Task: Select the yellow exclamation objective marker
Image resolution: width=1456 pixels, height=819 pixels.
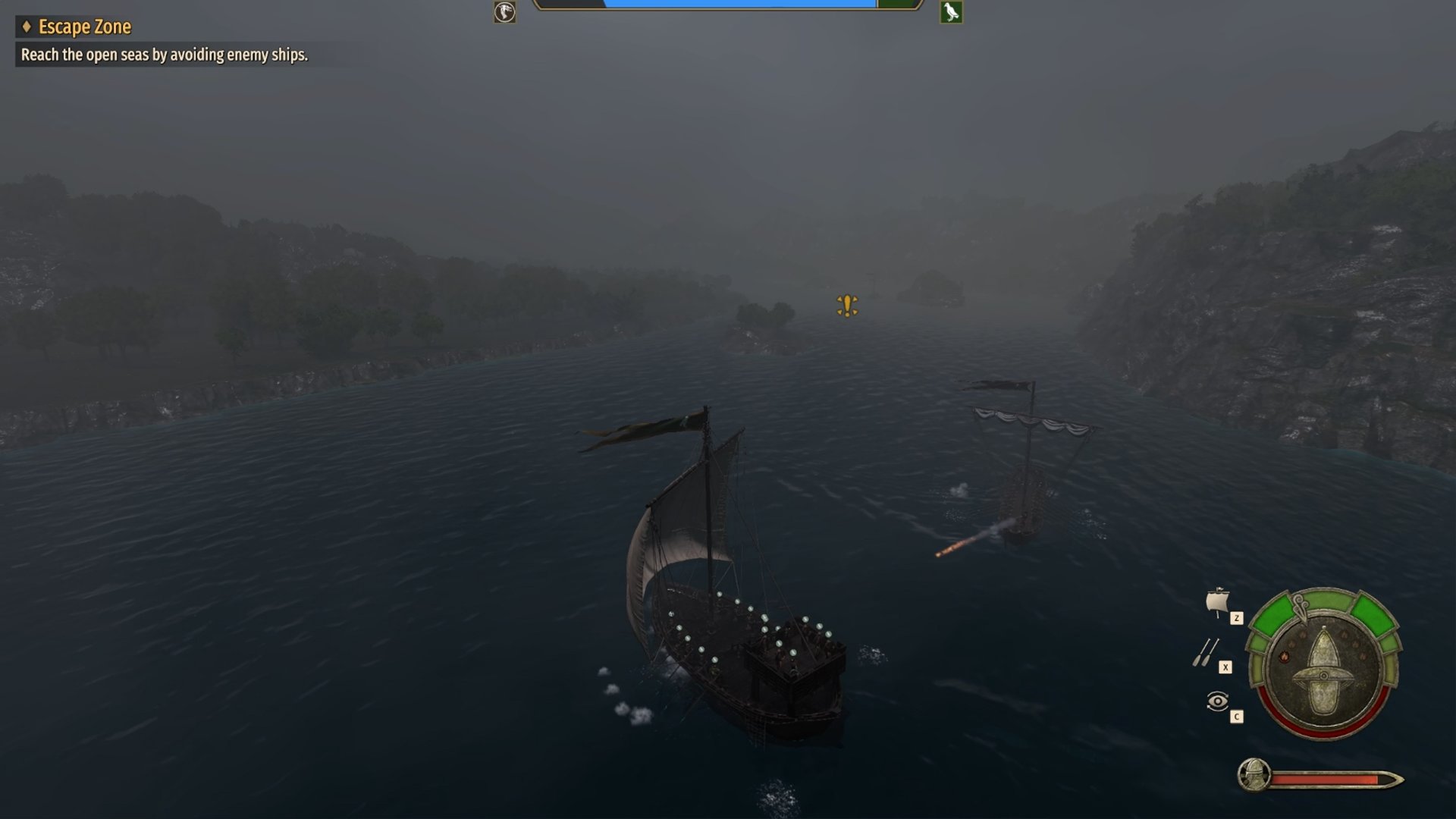Action: 847,306
